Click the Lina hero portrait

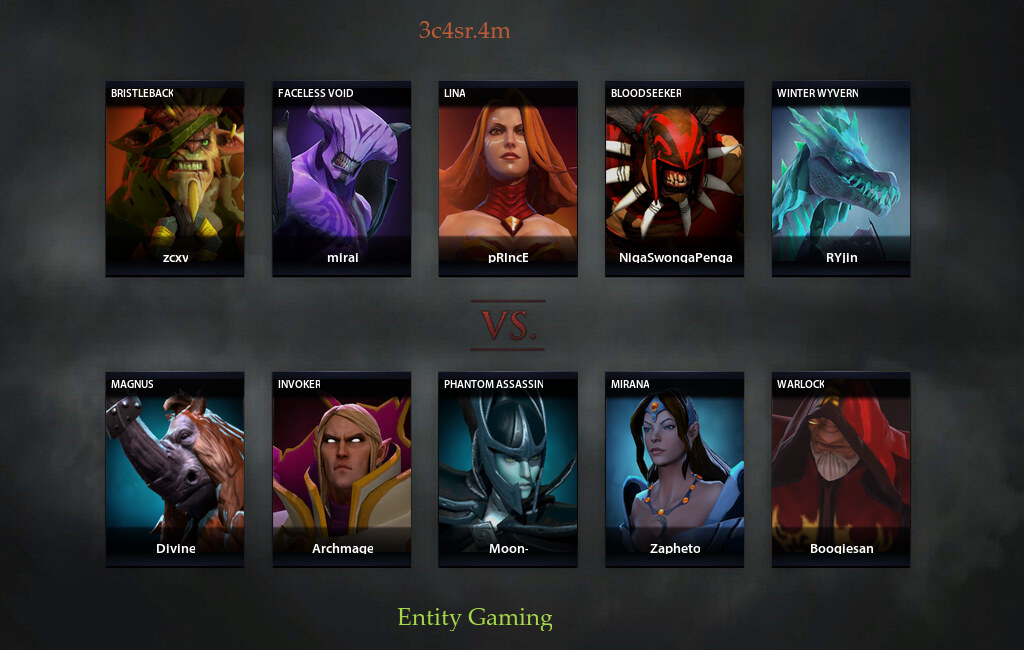(x=508, y=178)
